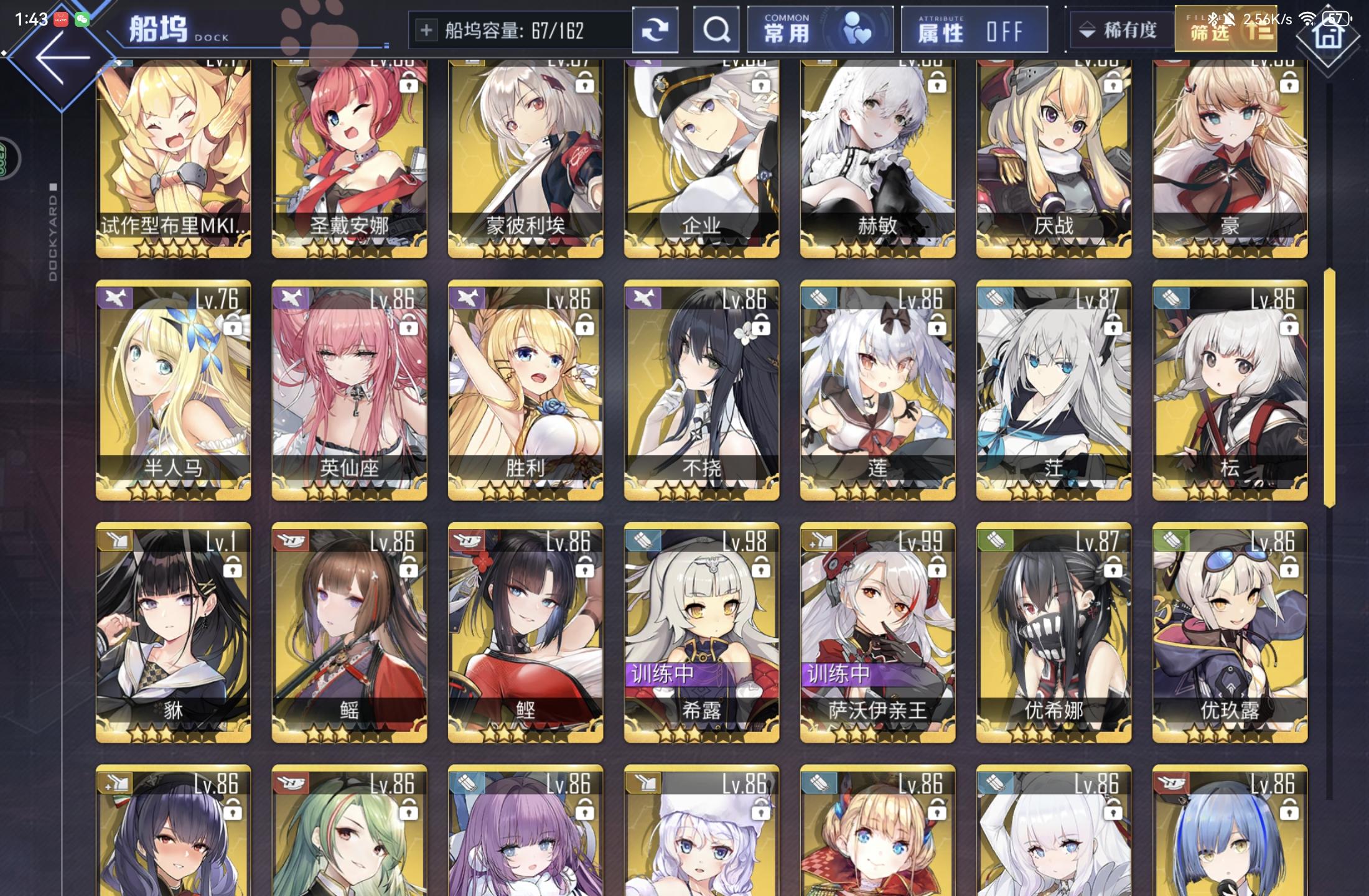The height and width of the screenshot is (896, 1369).
Task: Refresh the dock ship list
Action: coord(656,29)
